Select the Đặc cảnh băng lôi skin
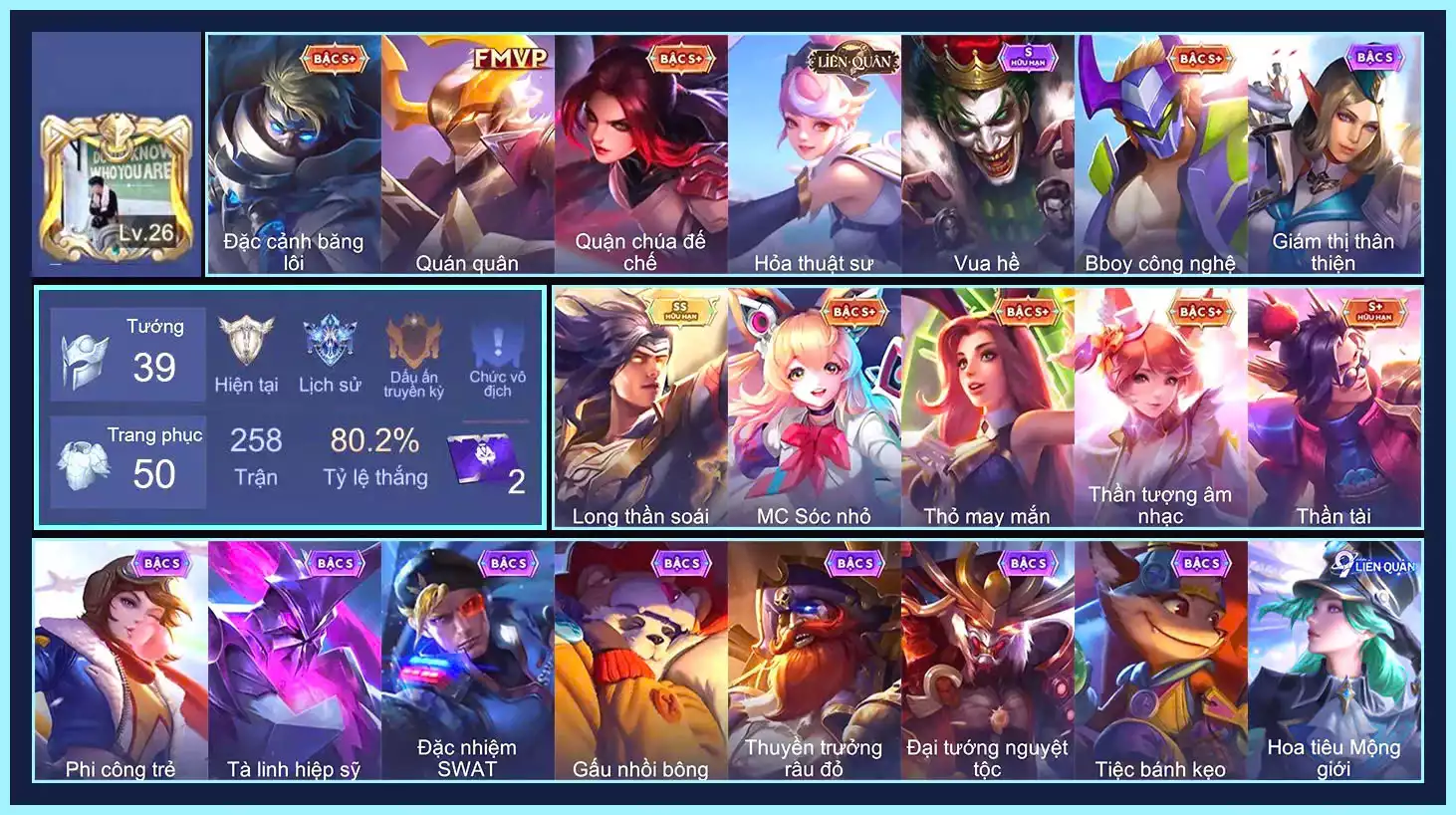Viewport: 1456px width, 815px height. click(x=294, y=154)
